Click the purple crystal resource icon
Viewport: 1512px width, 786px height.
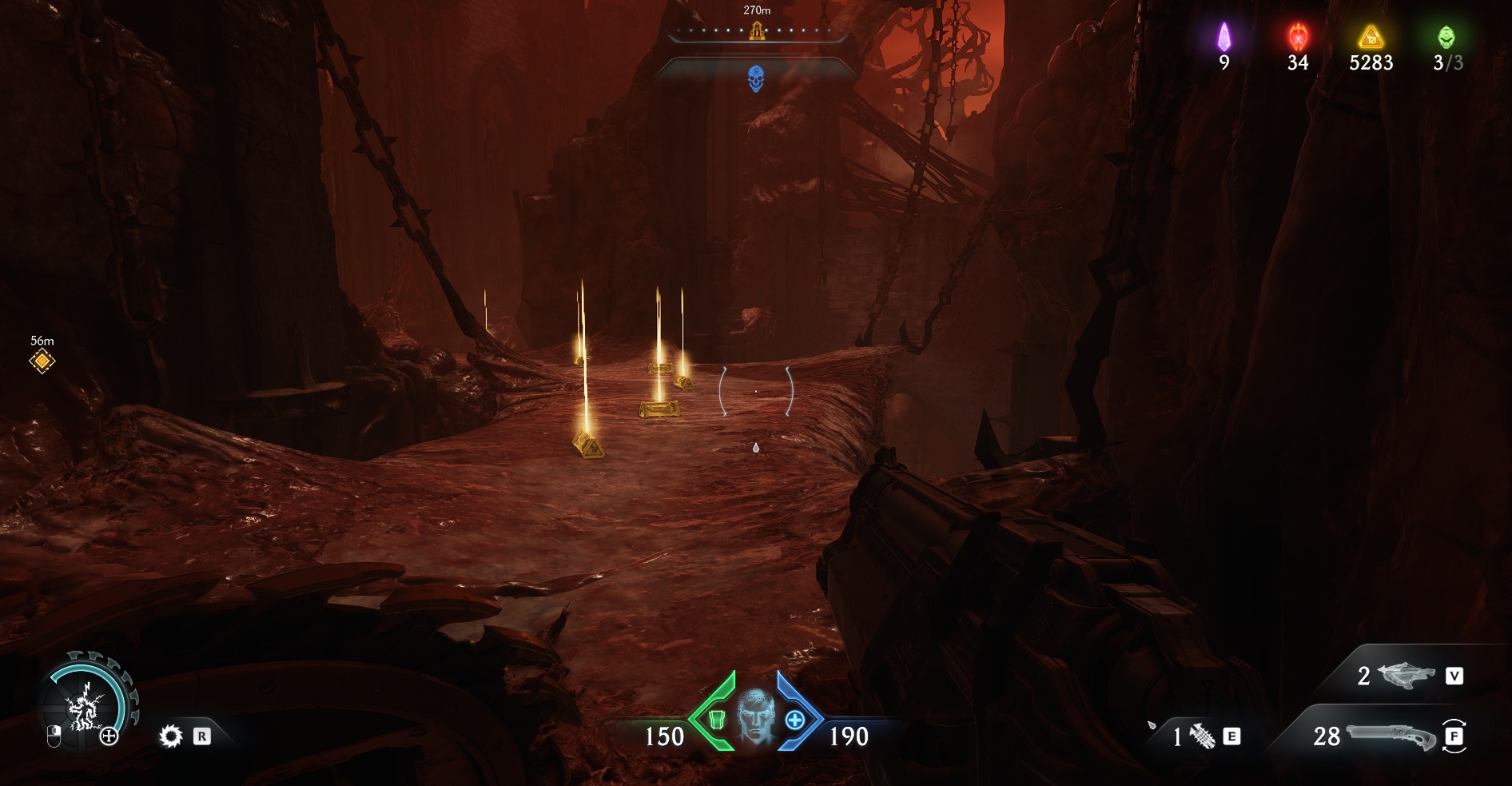tap(1224, 37)
